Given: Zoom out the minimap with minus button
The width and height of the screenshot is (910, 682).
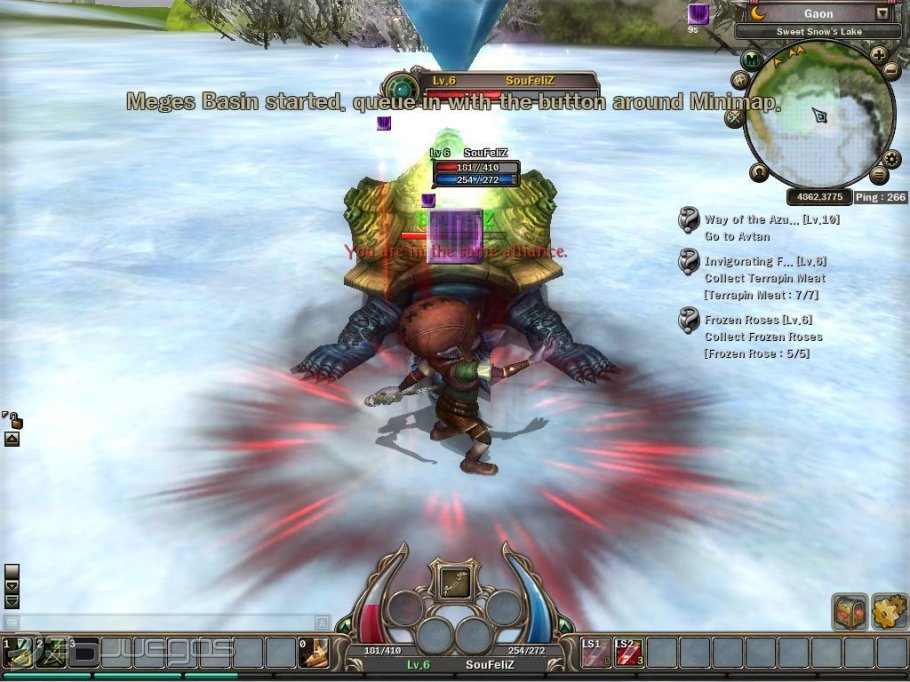Looking at the screenshot, I should click(x=891, y=71).
